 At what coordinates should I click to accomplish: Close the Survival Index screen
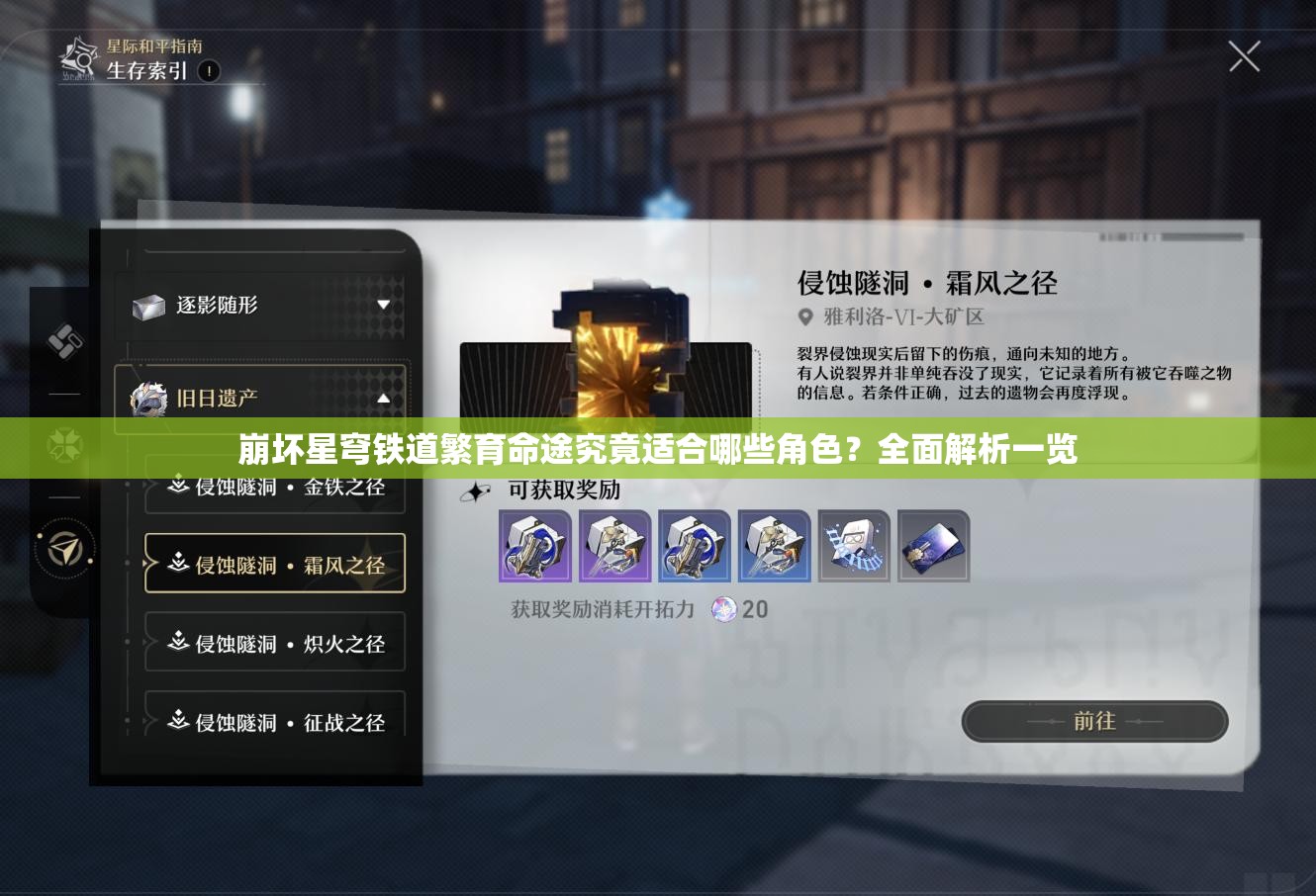click(1244, 56)
